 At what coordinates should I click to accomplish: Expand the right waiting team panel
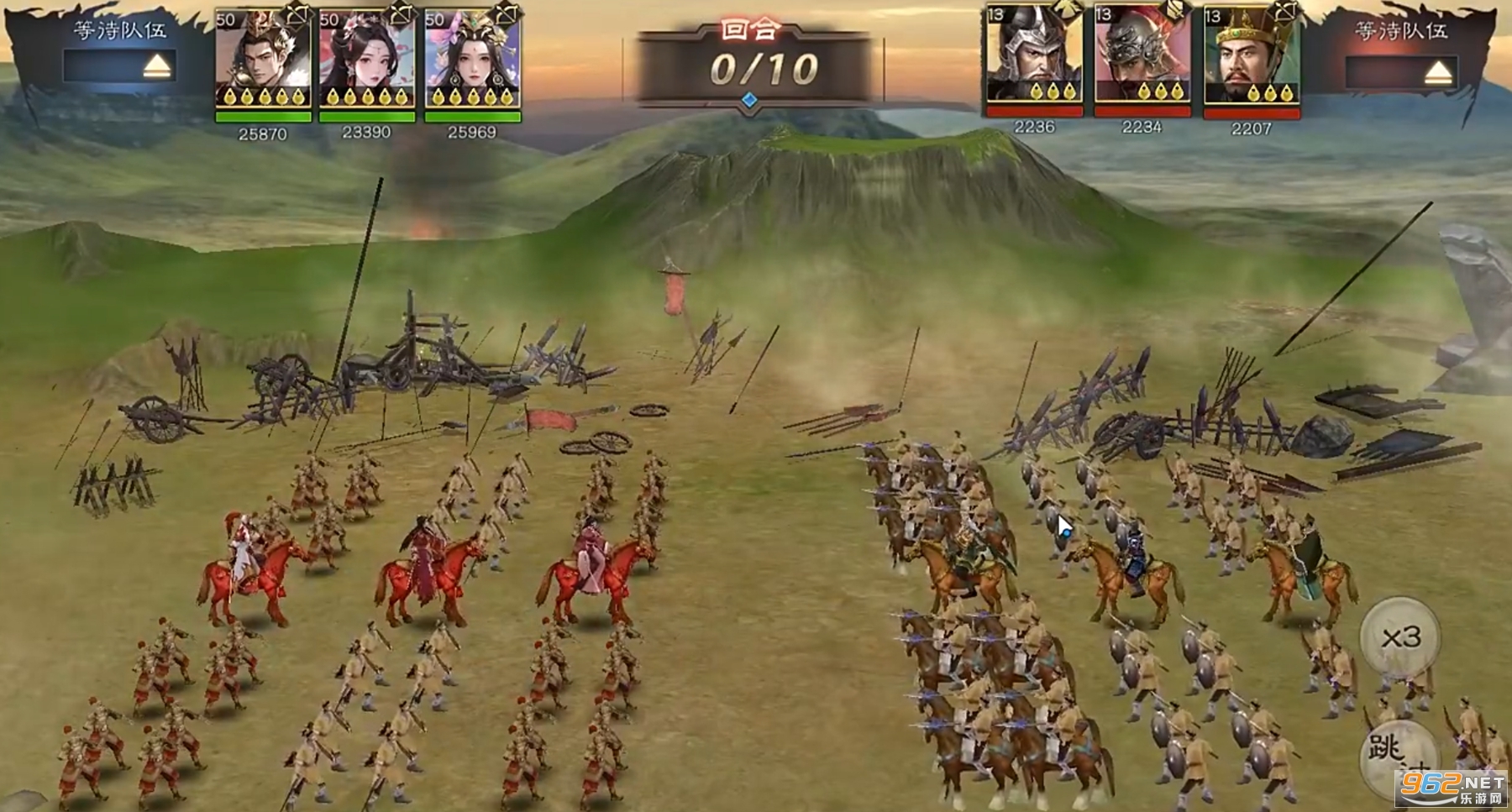tap(1437, 73)
